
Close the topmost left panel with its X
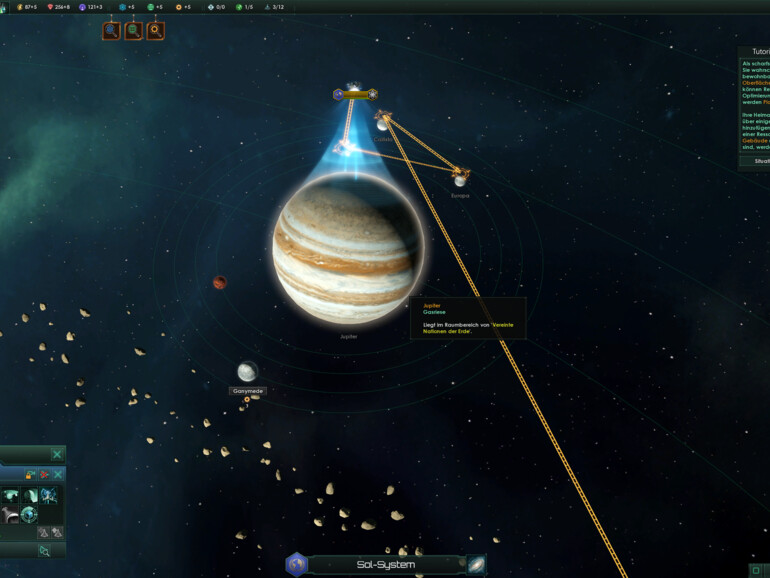tap(57, 455)
